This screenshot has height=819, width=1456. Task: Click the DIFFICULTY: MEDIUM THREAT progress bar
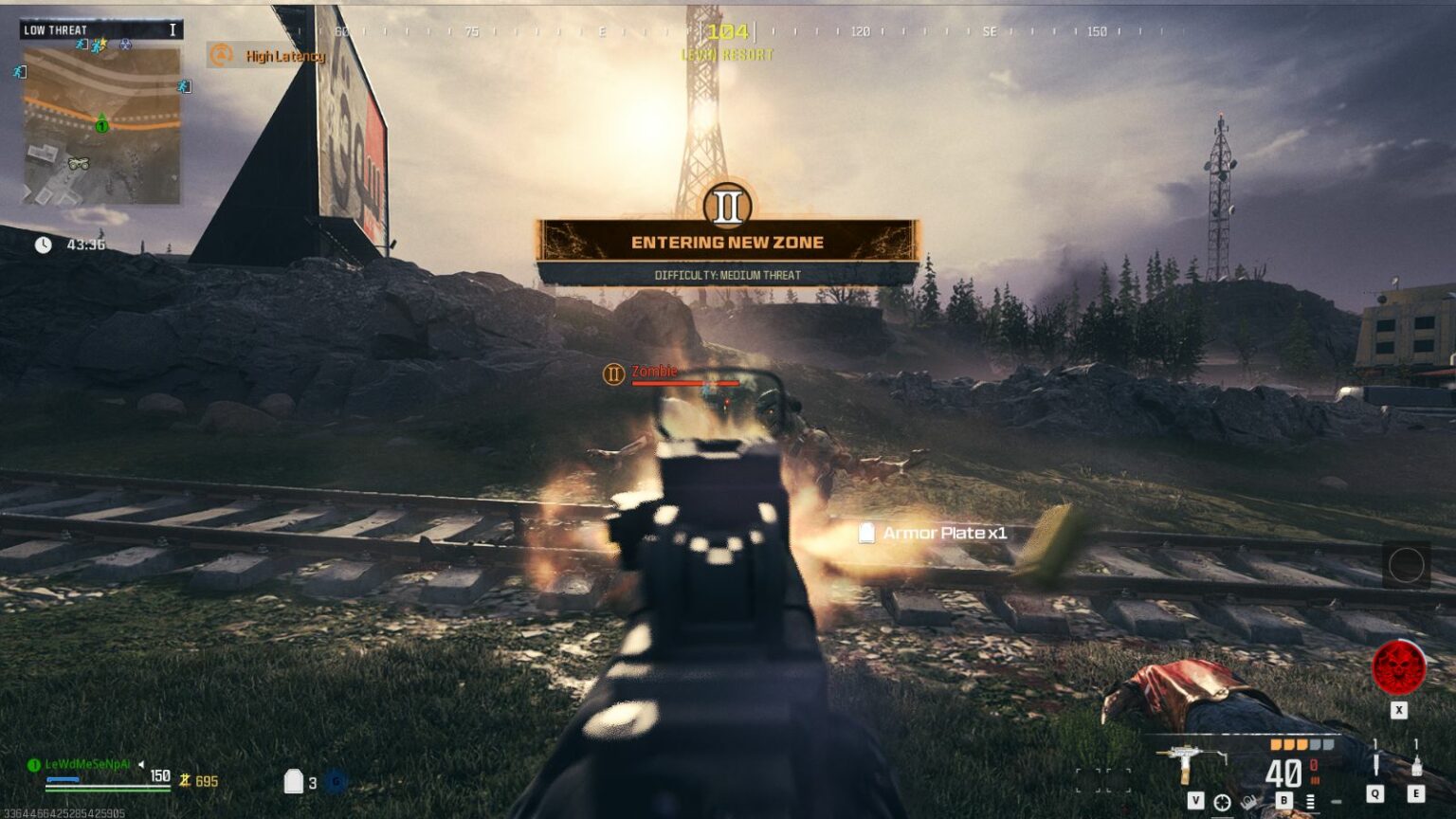click(x=727, y=277)
